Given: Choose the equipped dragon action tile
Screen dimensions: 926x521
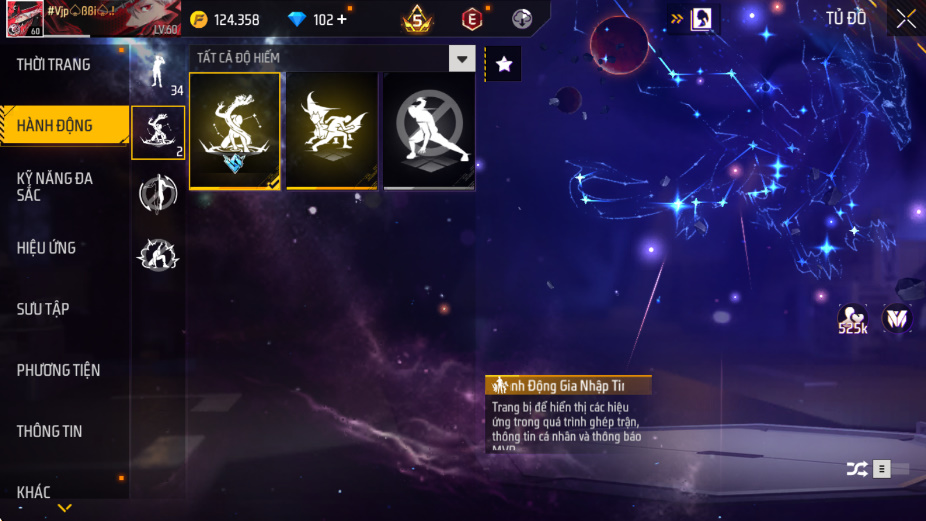Looking at the screenshot, I should [x=235, y=131].
